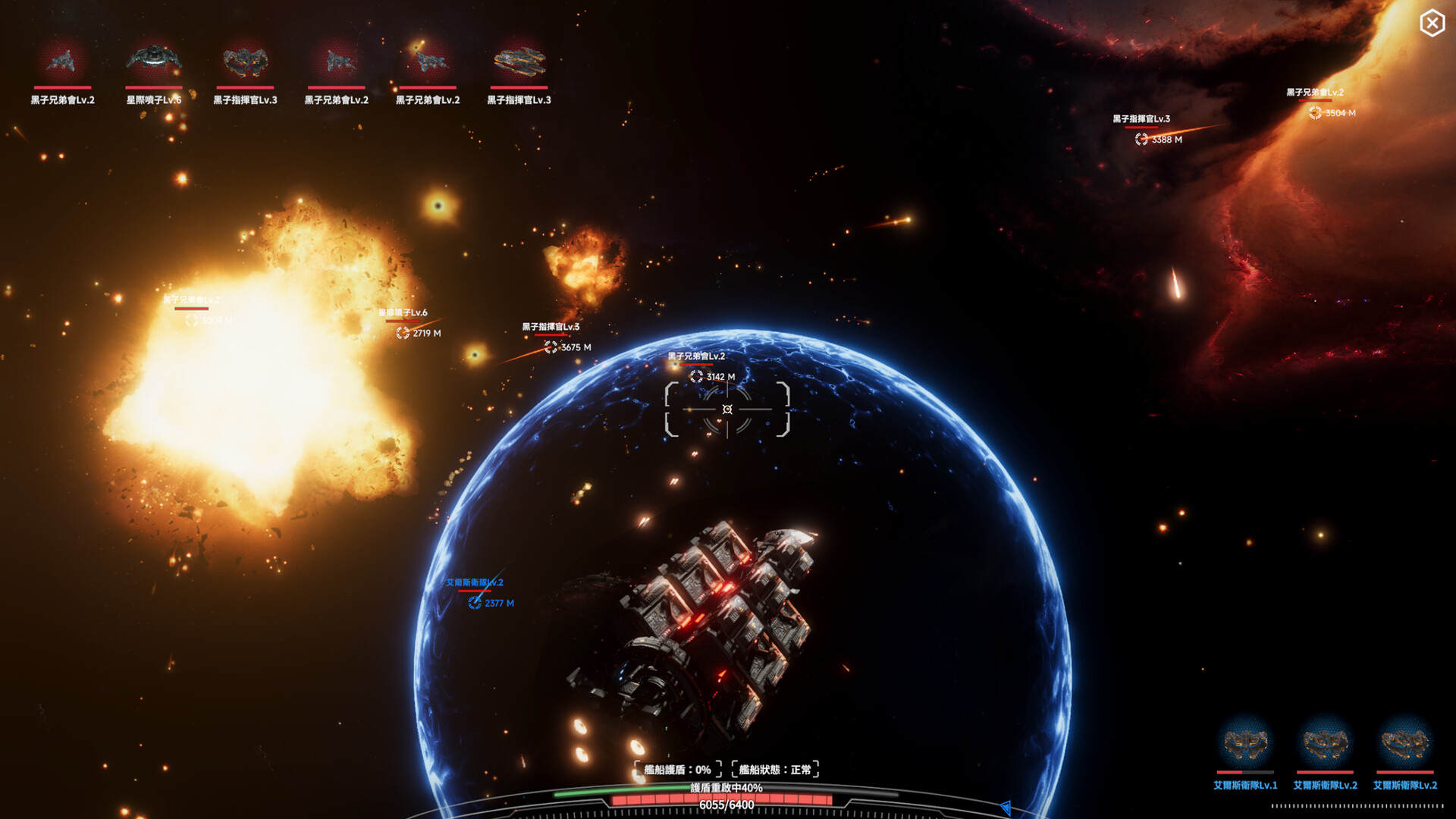Select the 星際噴子Lv.6 enemy portrait in the top list
Screen dimensions: 1456x819
click(x=154, y=61)
